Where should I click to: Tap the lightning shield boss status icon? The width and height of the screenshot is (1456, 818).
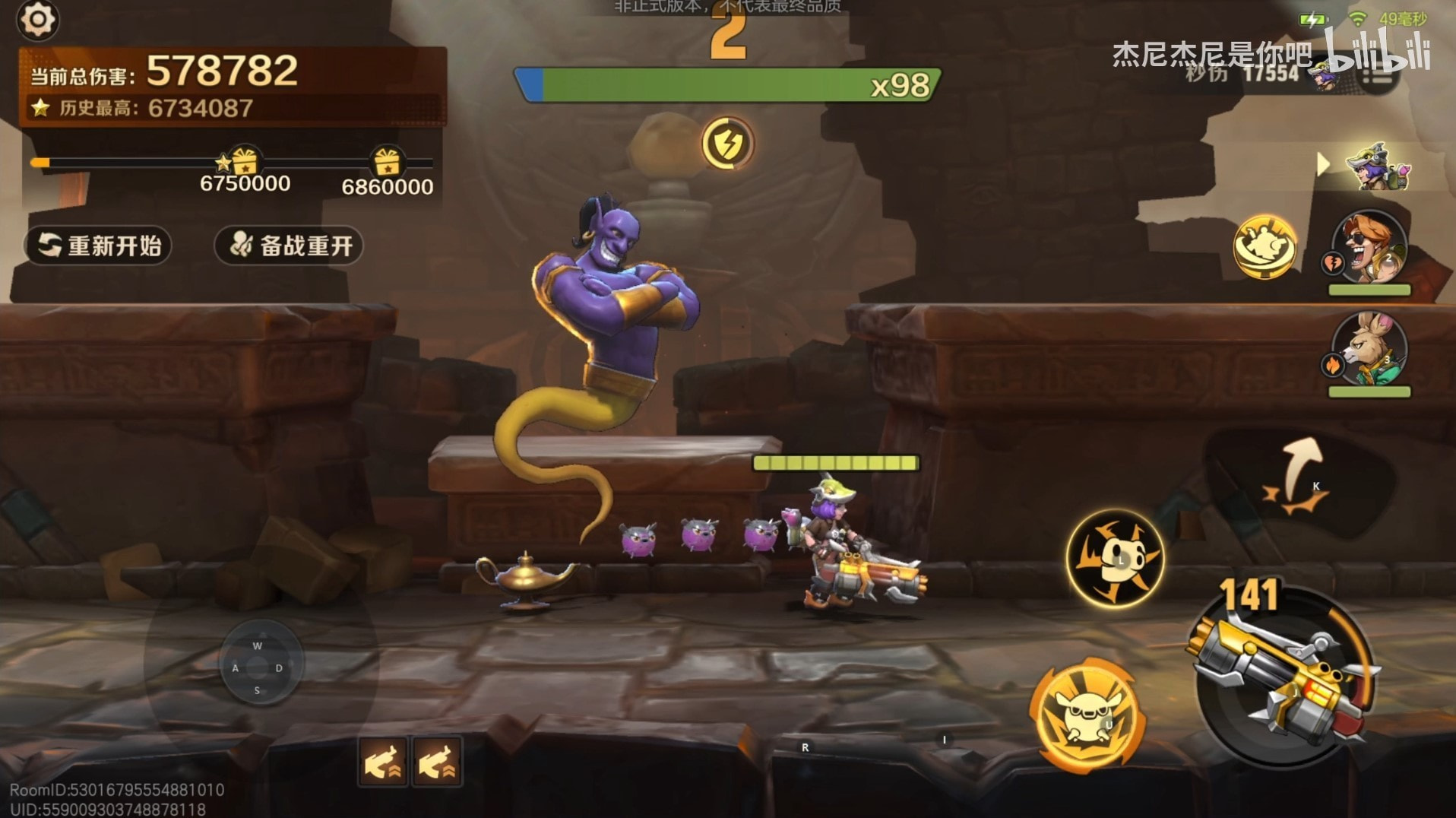tap(727, 143)
